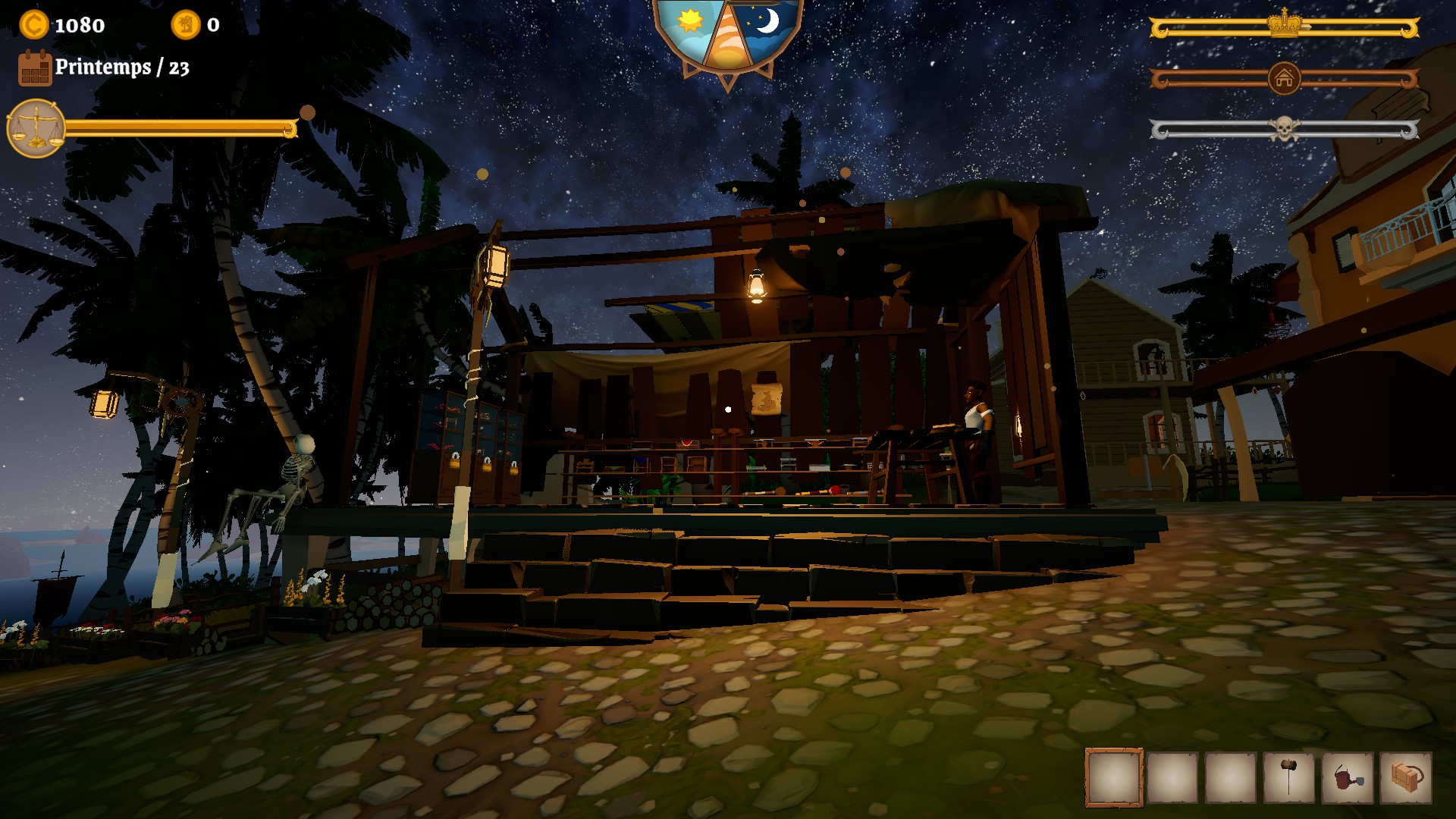
Task: Click the 1080 coin amount text
Action: (x=79, y=24)
